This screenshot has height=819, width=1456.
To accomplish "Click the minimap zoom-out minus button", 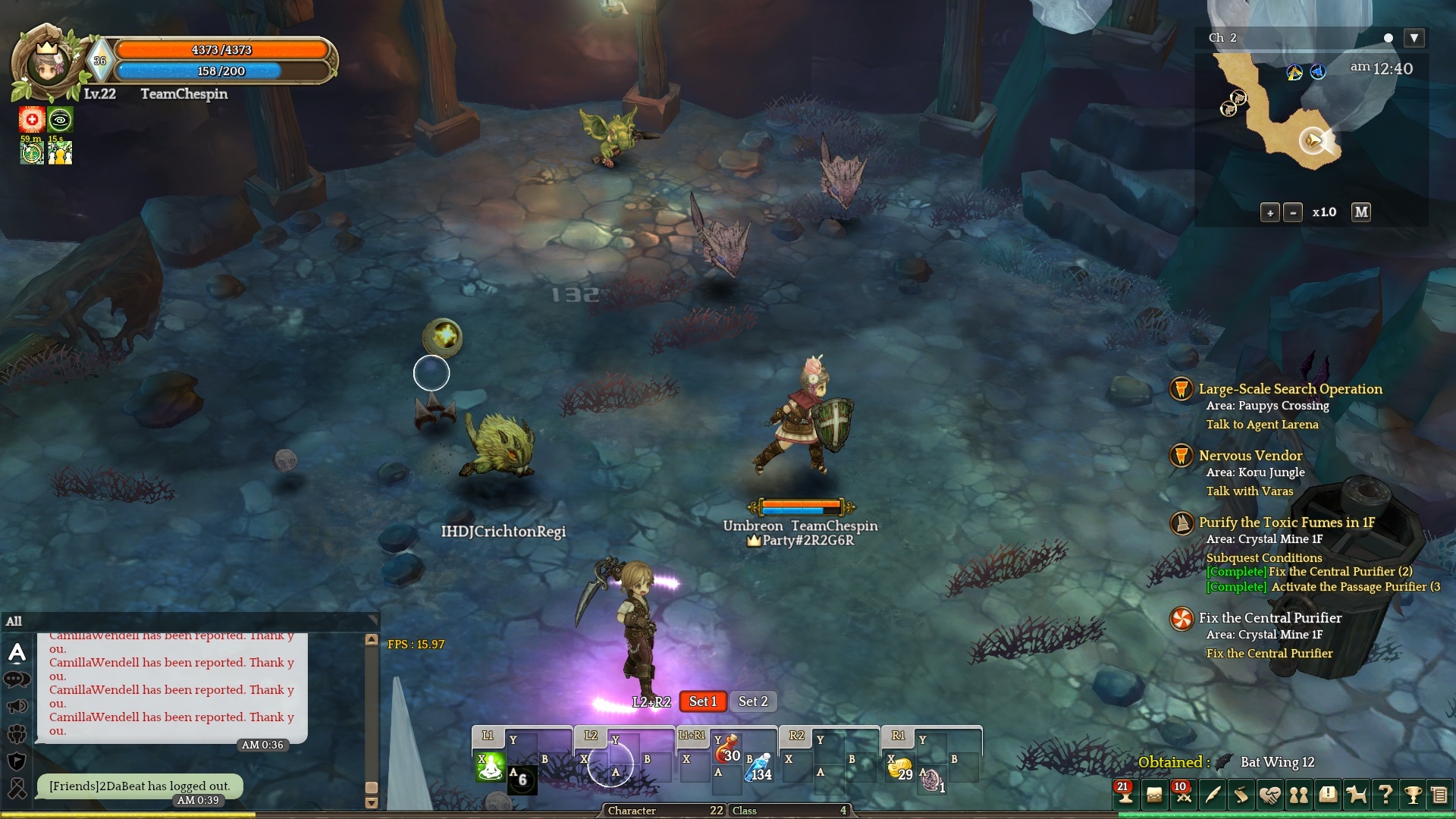I will [1293, 213].
